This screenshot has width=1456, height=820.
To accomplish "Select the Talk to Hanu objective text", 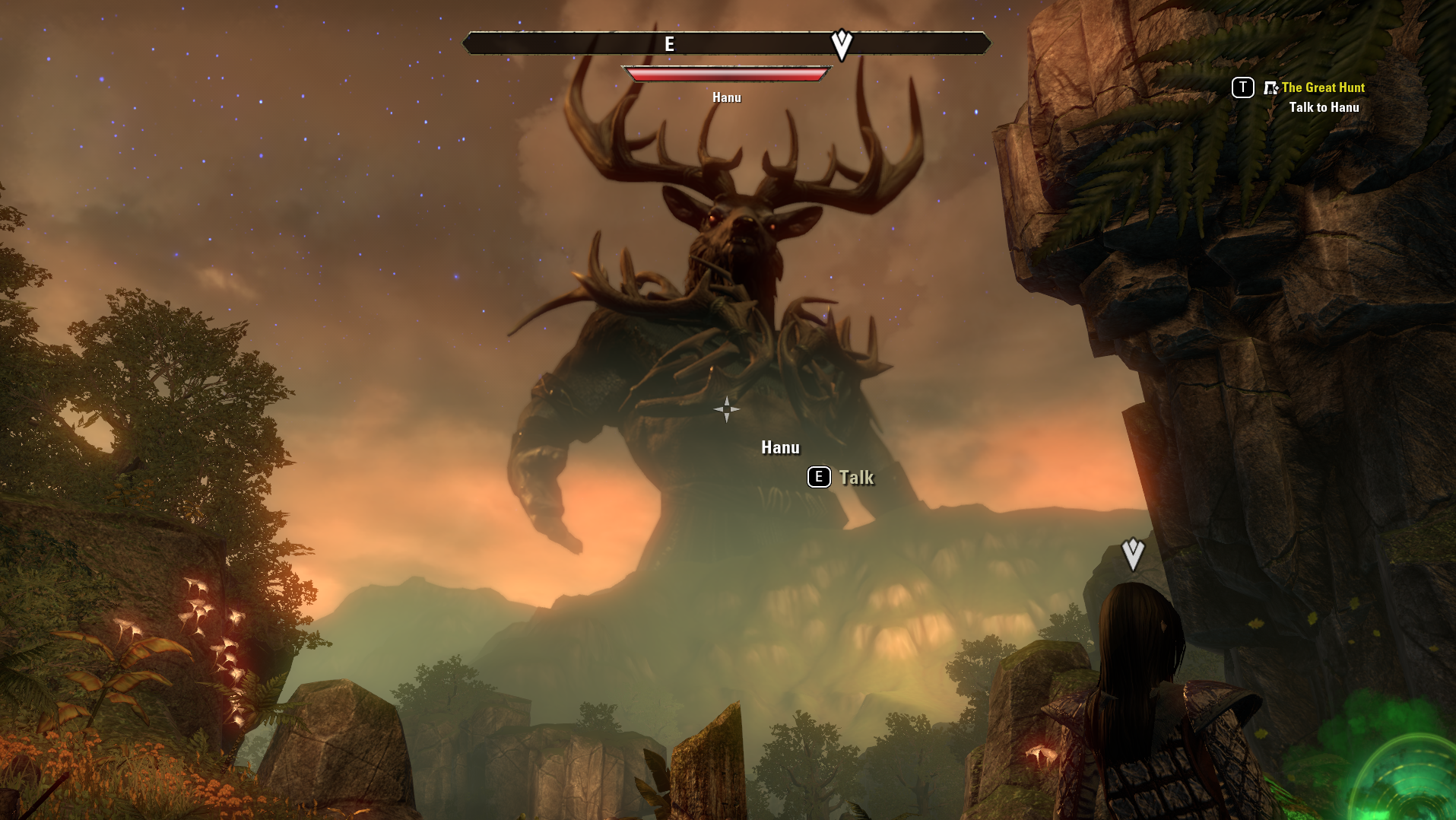I will [x=1324, y=107].
